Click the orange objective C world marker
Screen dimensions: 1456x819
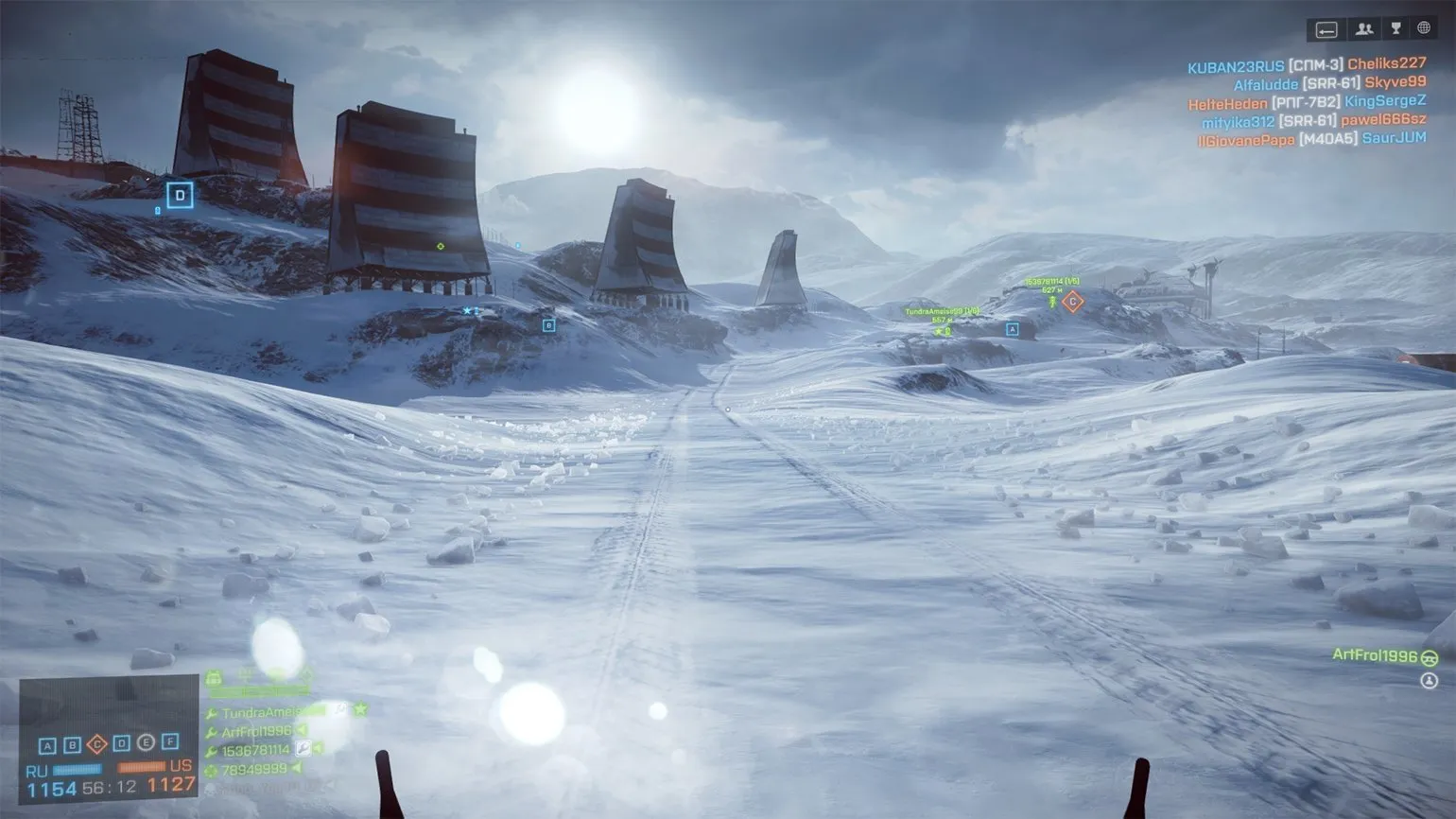pyautogui.click(x=1072, y=302)
